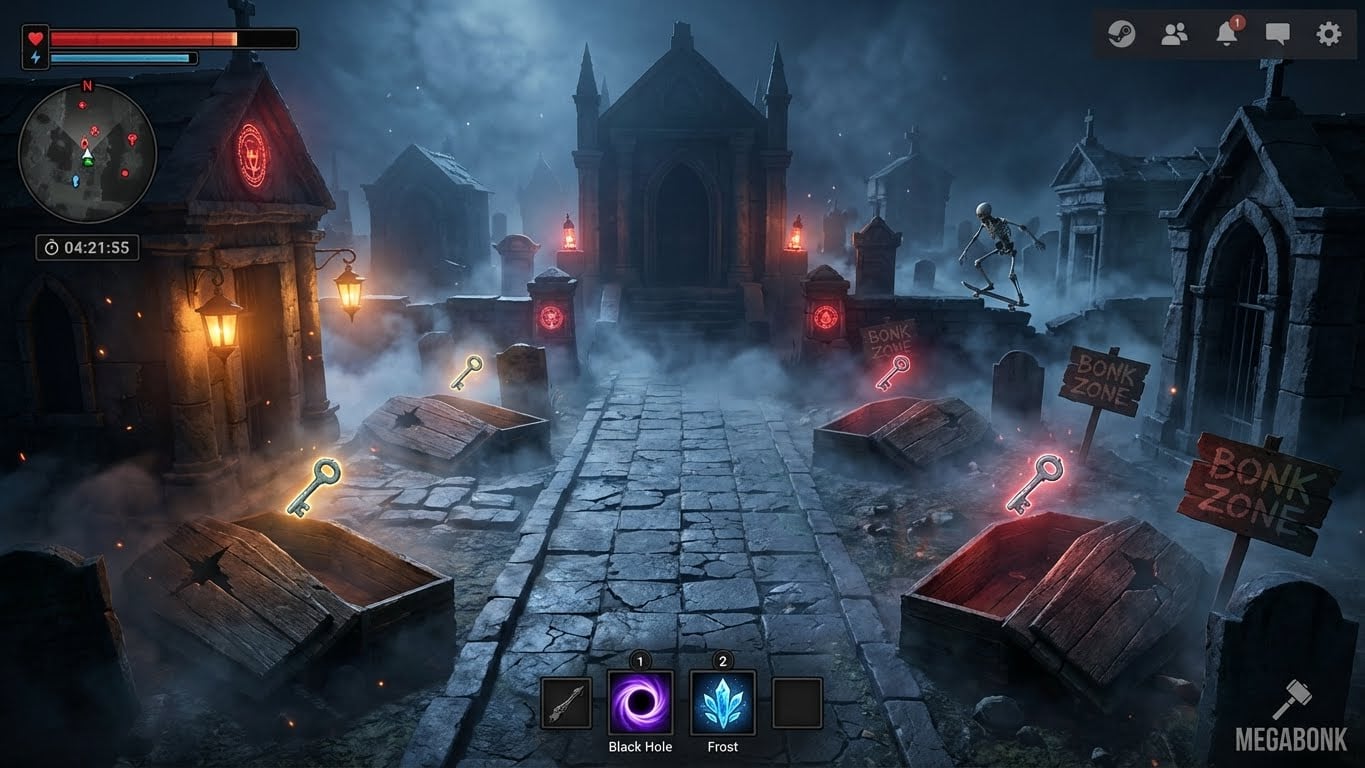The height and width of the screenshot is (768, 1365).
Task: Open the settings gear icon
Action: click(x=1329, y=33)
